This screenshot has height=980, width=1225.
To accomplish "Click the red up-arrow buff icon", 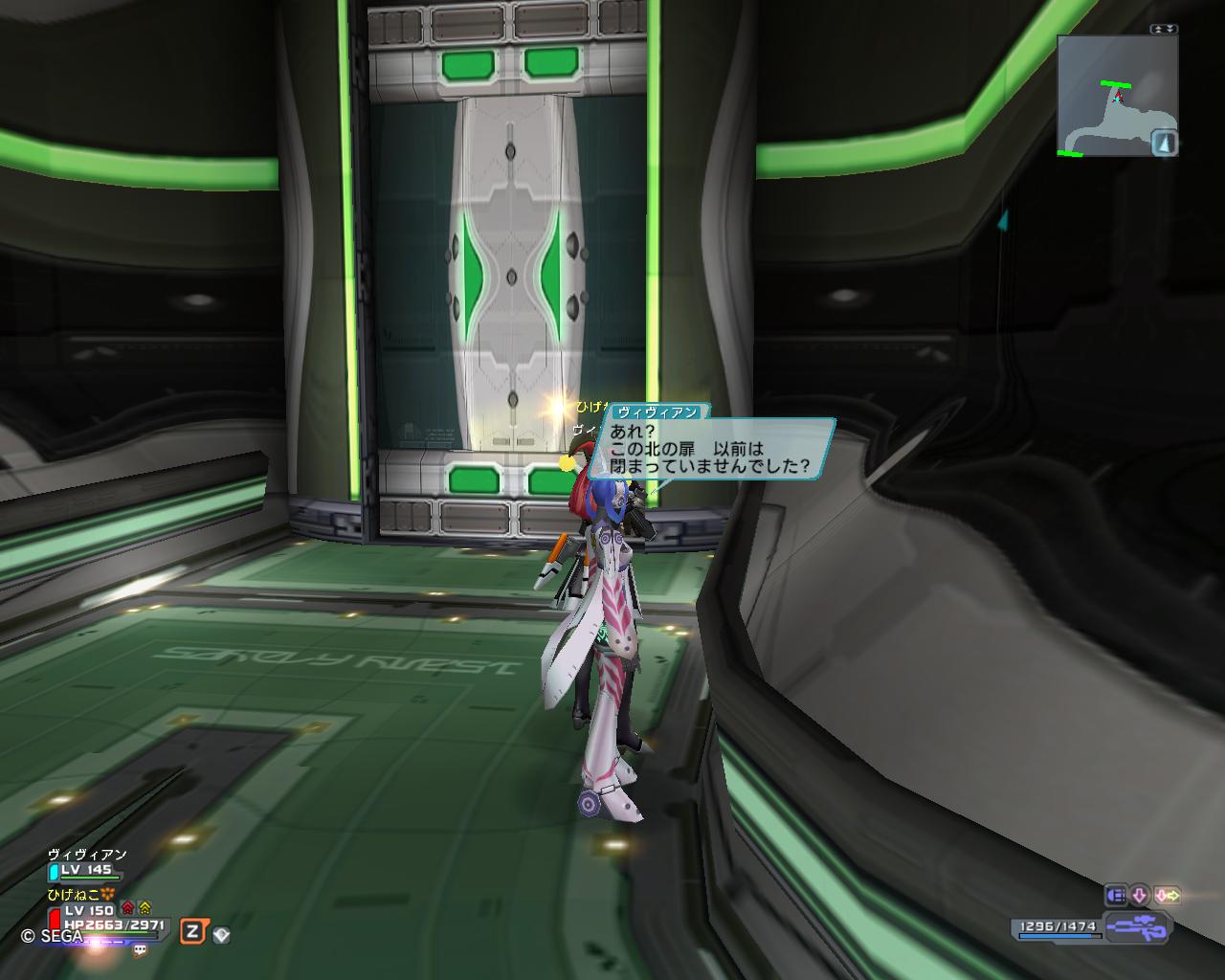I will point(128,906).
